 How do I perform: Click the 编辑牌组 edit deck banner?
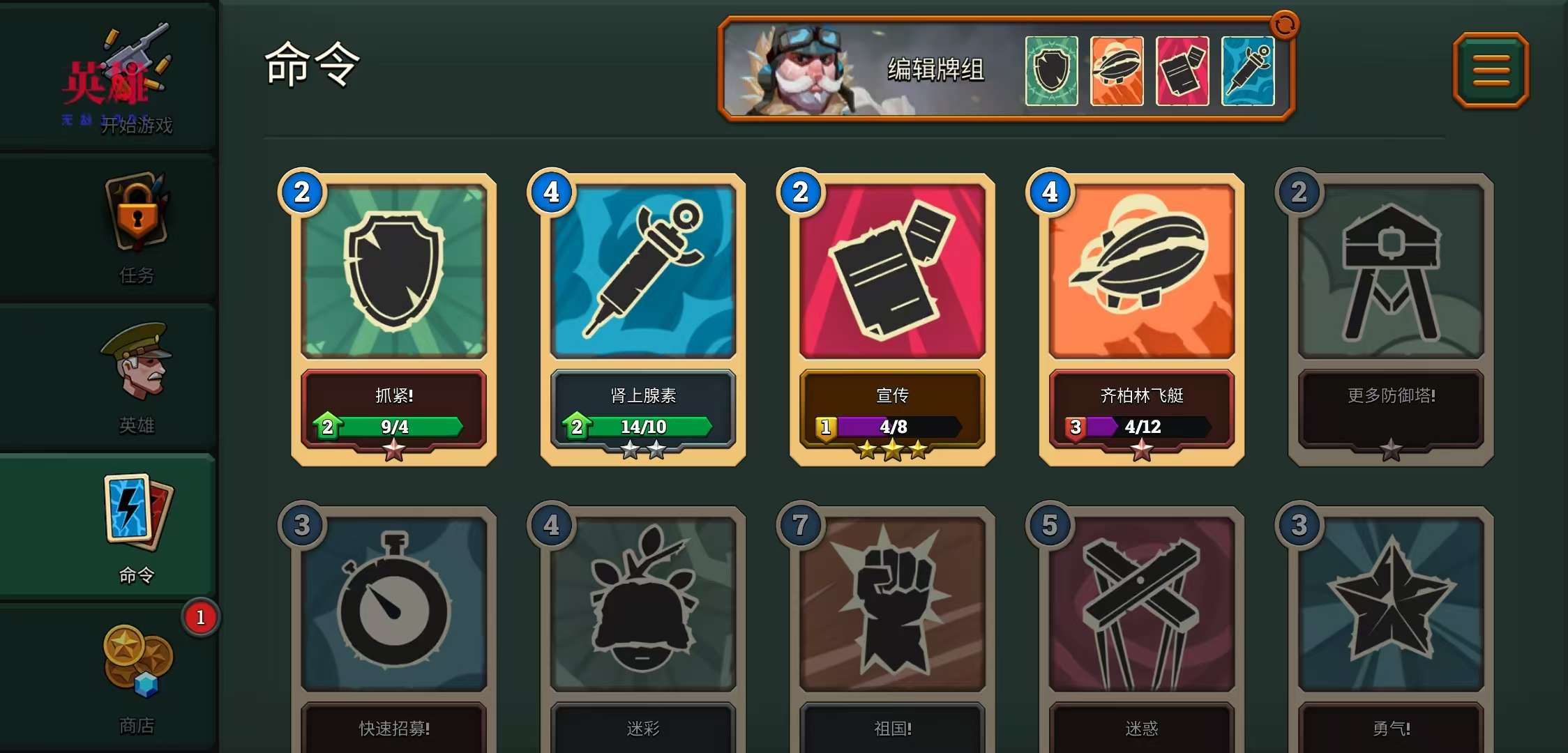tap(935, 70)
